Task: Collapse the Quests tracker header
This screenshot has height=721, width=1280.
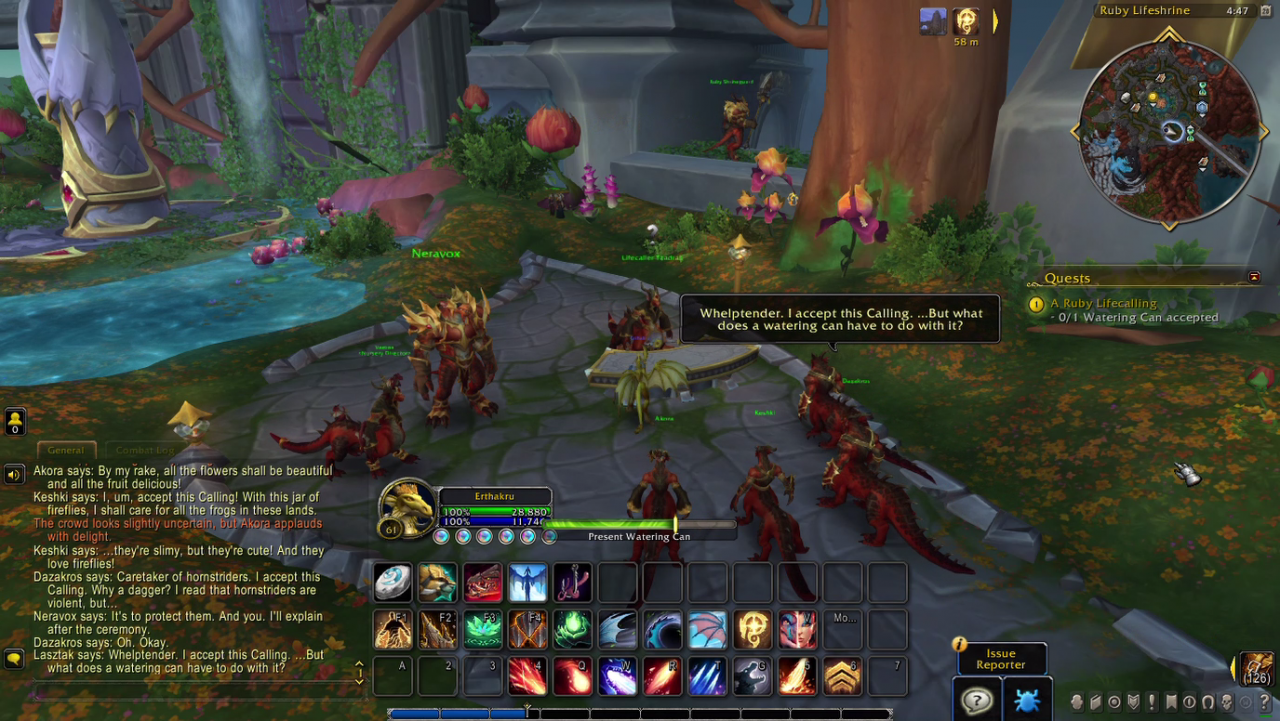Action: point(1254,277)
